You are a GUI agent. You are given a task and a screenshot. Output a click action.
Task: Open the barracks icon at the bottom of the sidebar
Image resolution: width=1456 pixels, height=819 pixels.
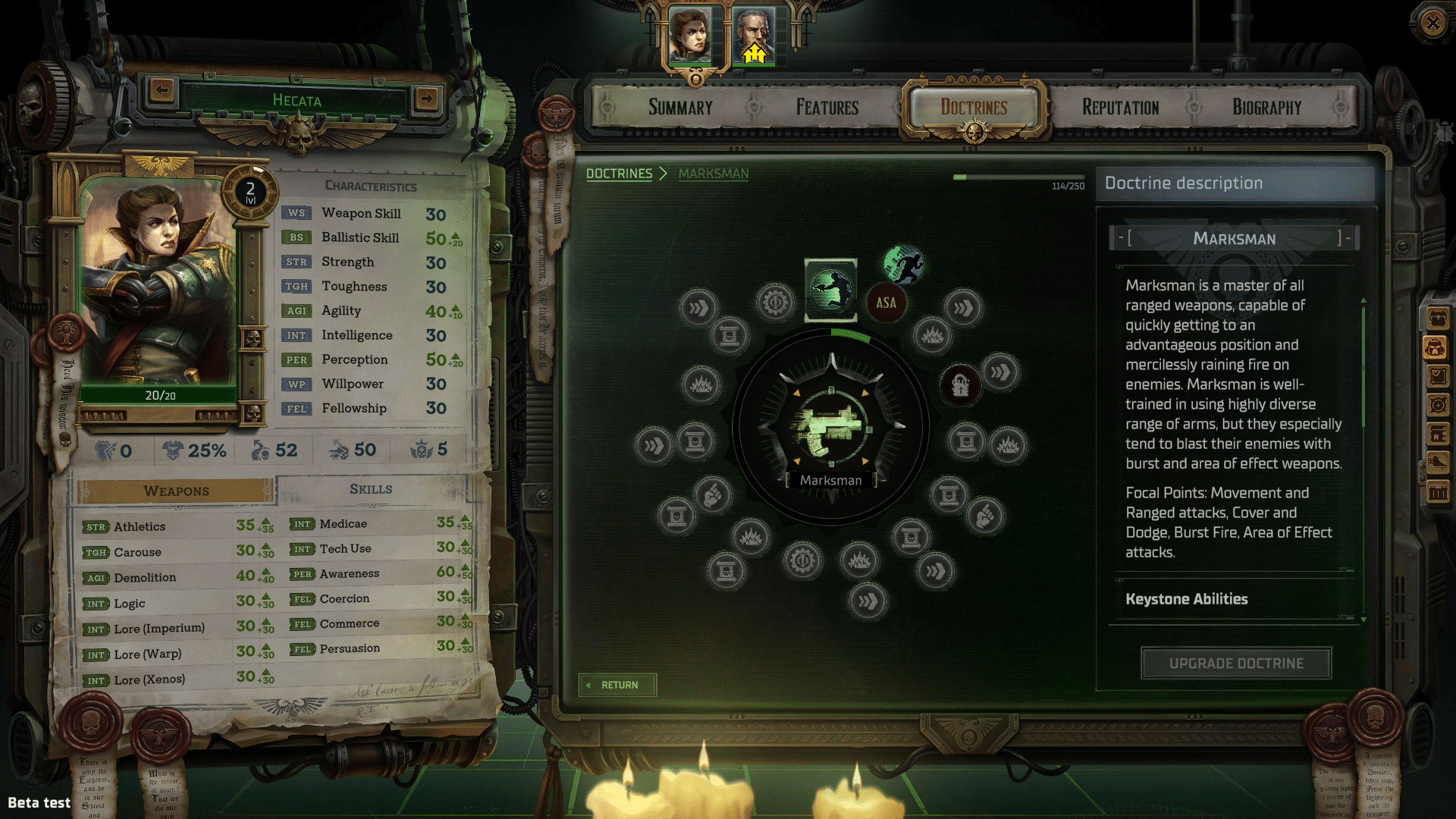click(x=1436, y=489)
